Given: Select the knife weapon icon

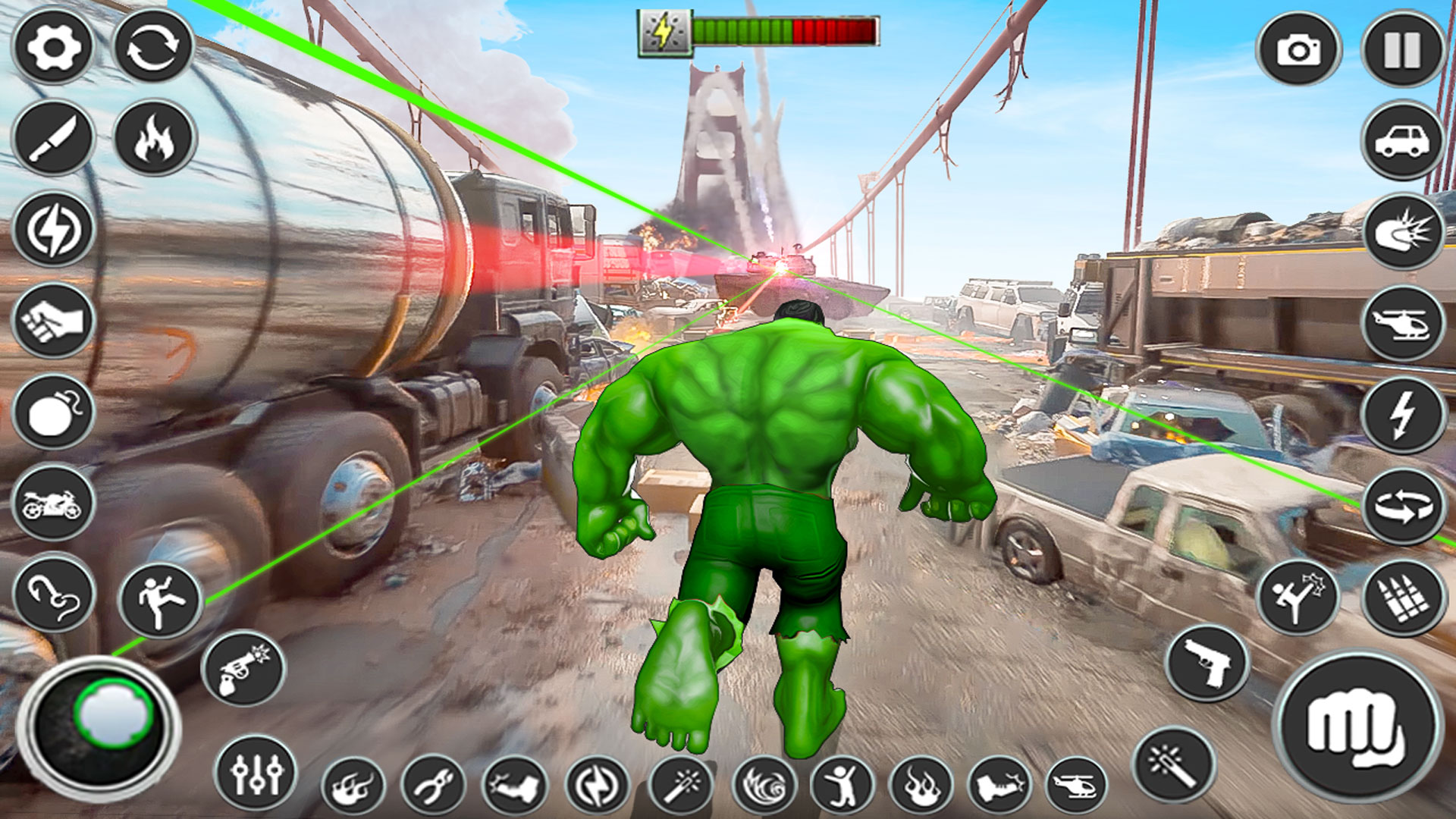Looking at the screenshot, I should (x=53, y=138).
